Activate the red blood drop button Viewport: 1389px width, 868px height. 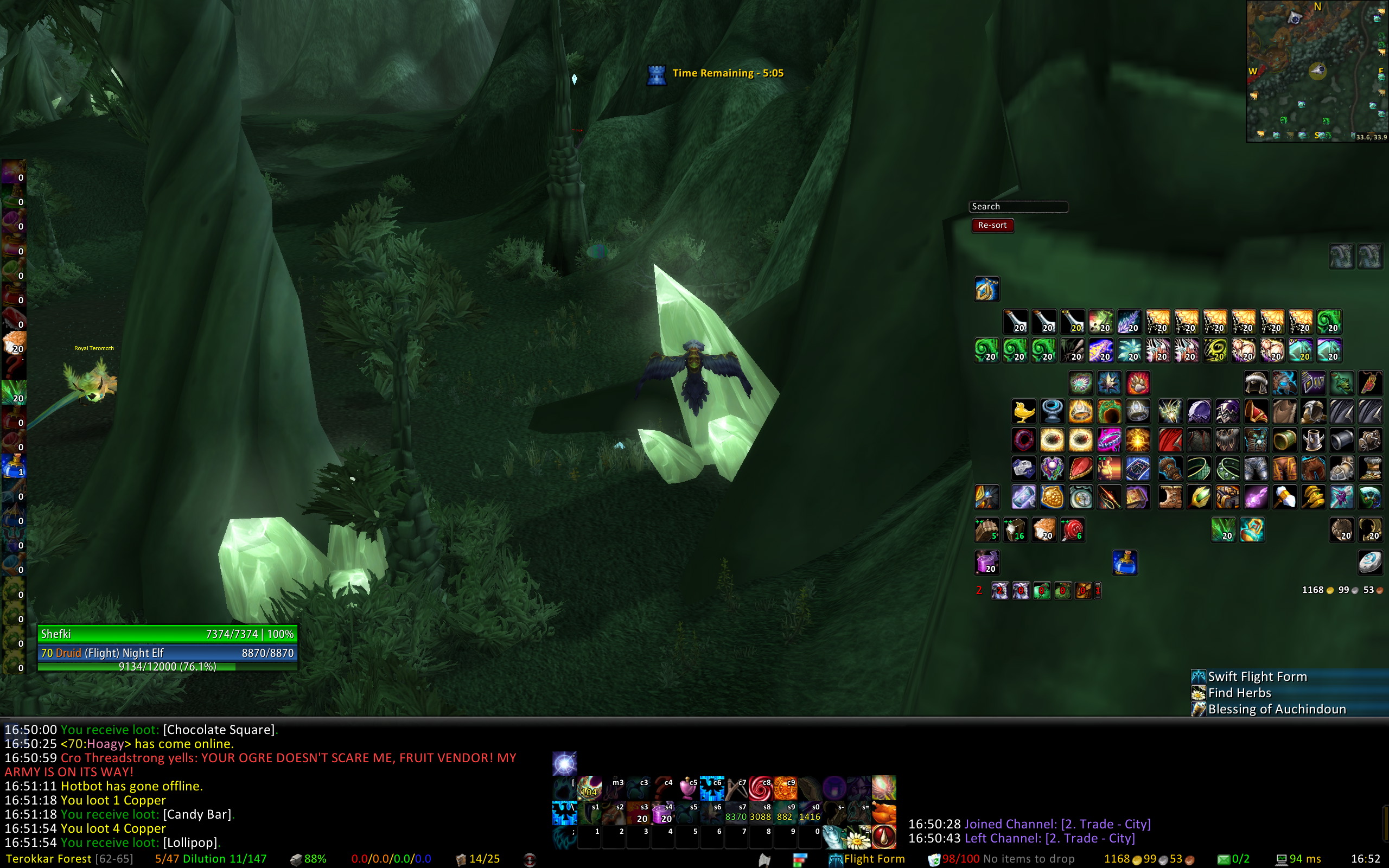(x=884, y=838)
